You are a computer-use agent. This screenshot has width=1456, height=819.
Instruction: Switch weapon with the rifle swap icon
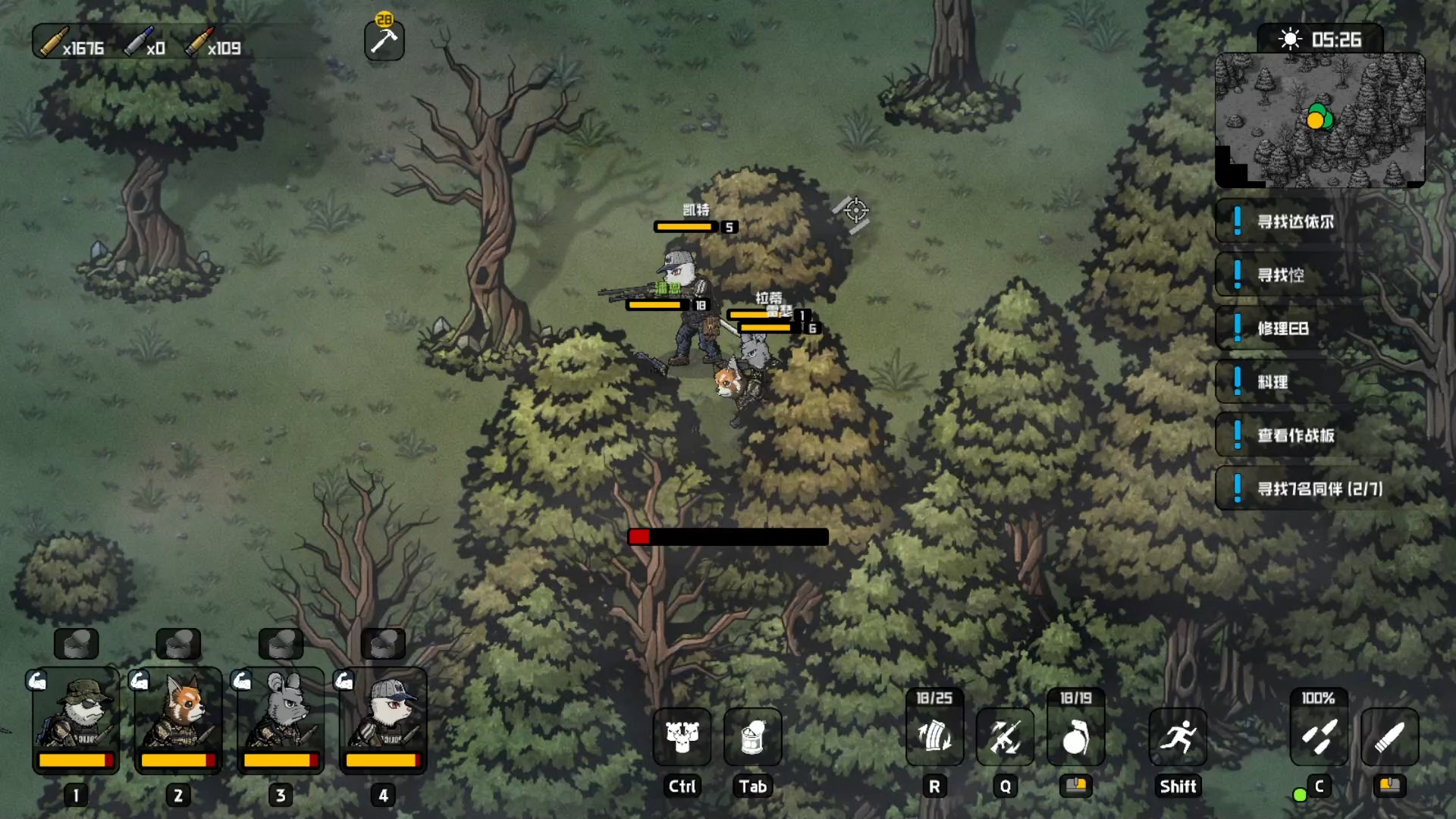click(1005, 736)
